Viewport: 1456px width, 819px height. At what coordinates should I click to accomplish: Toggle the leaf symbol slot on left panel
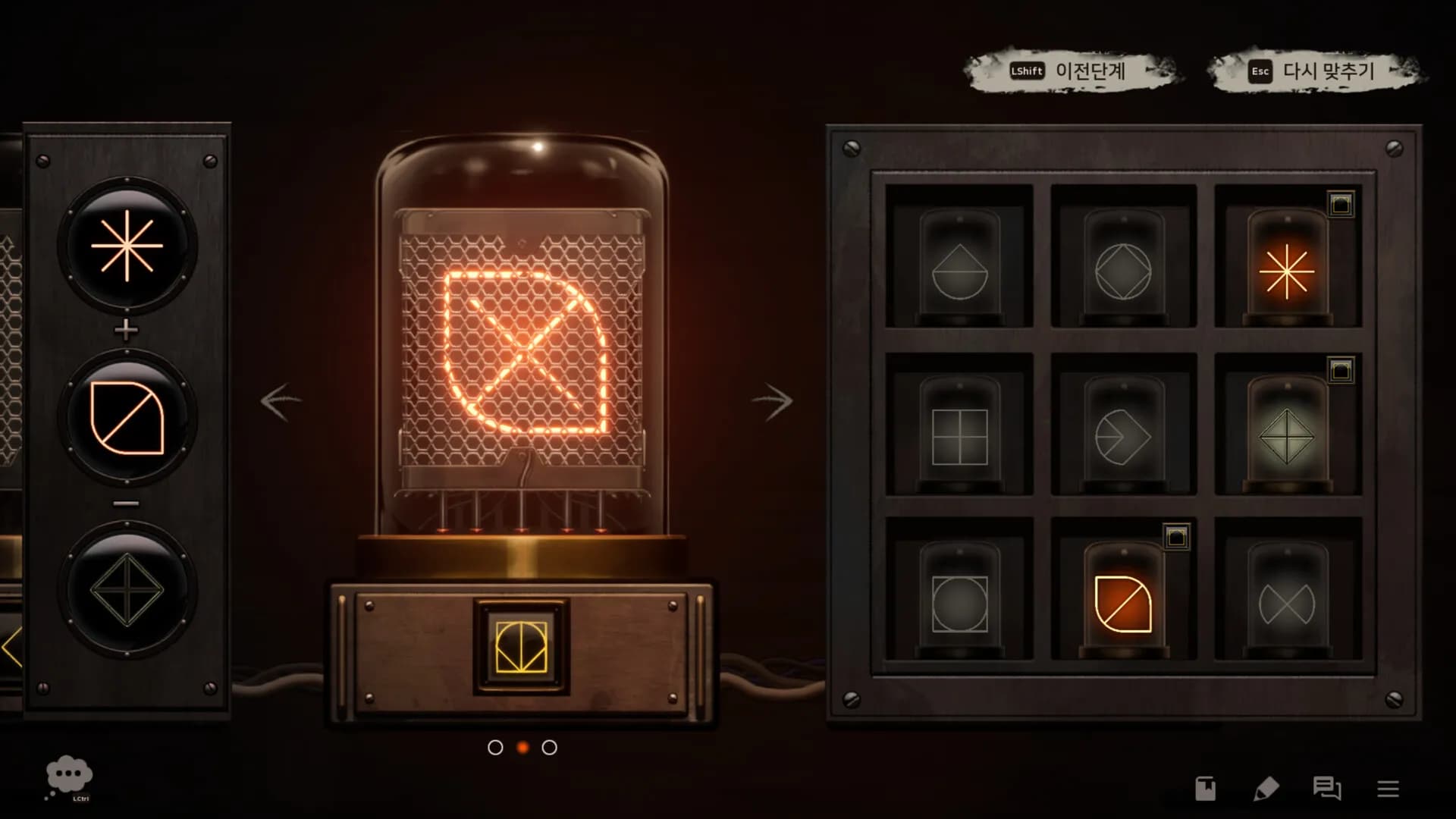(x=127, y=416)
